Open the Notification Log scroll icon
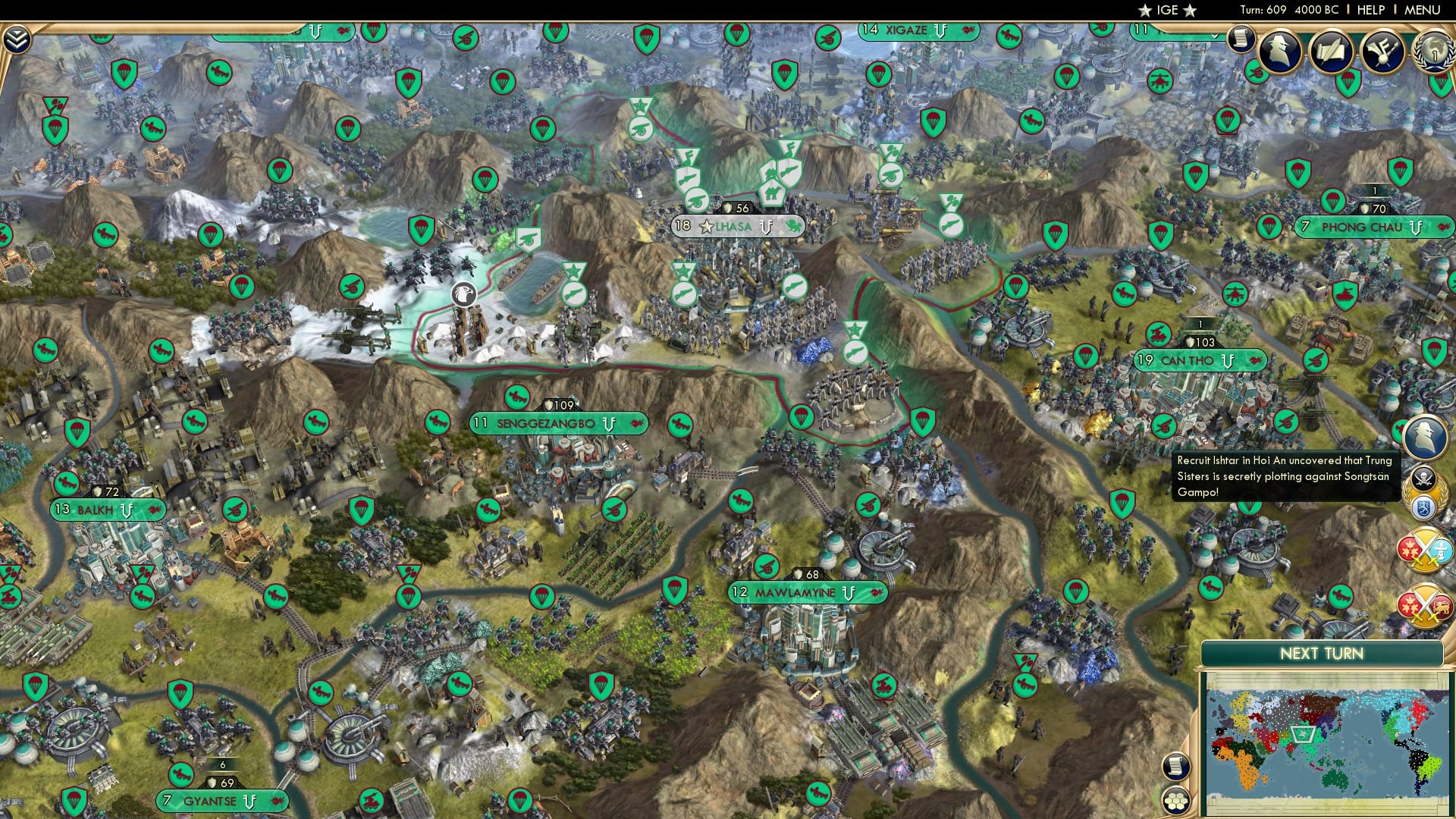This screenshot has width=1456, height=819. [x=1241, y=36]
